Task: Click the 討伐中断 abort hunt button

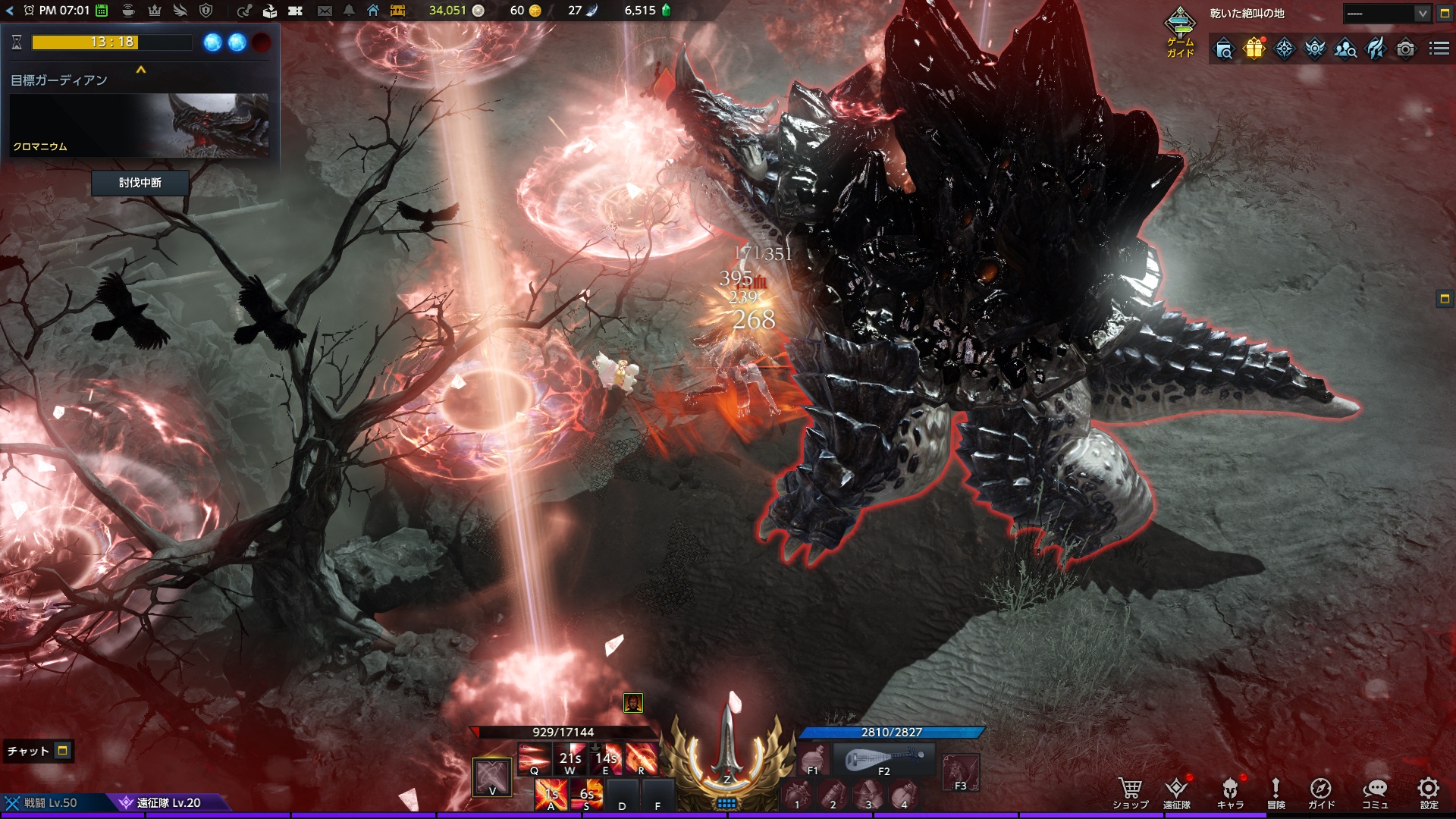Action: (140, 183)
